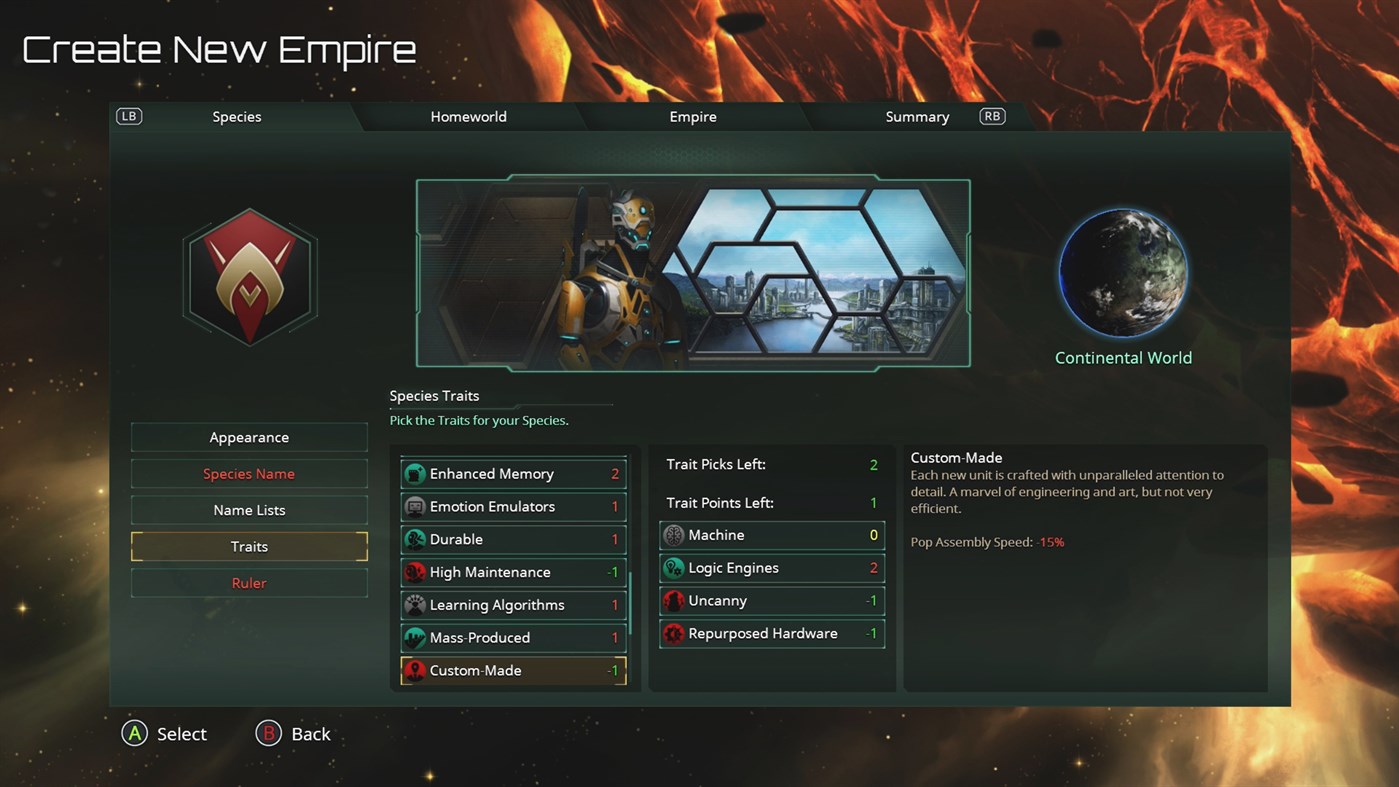This screenshot has height=787, width=1399.
Task: Open the Name Lists section
Action: [248, 510]
